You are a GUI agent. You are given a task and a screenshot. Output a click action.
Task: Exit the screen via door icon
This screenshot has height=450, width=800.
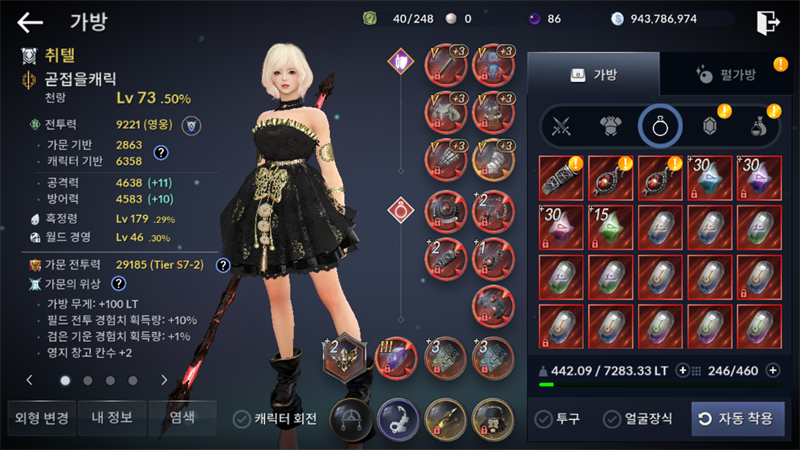pos(768,22)
